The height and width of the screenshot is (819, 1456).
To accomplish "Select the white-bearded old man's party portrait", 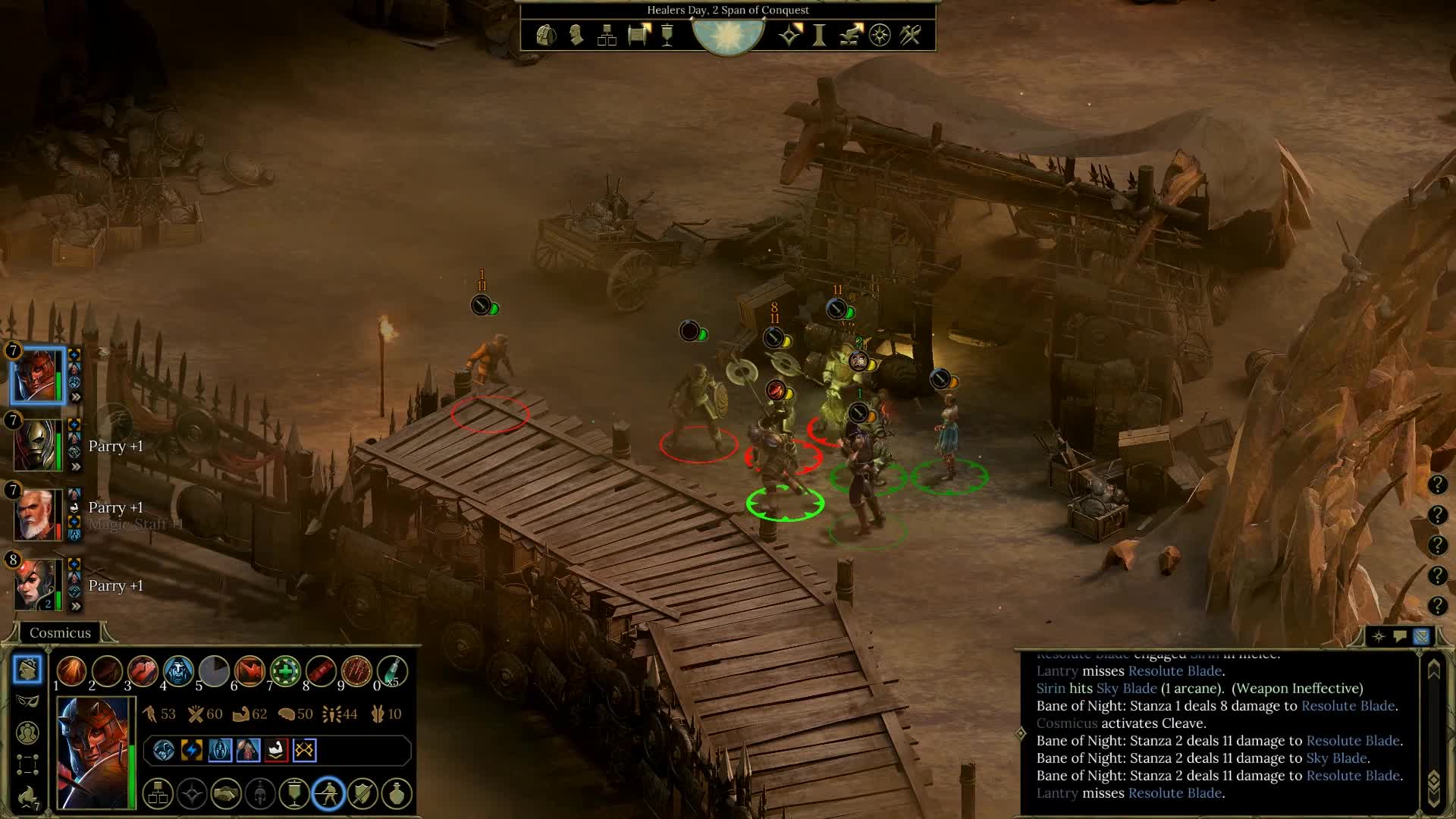I will [36, 515].
